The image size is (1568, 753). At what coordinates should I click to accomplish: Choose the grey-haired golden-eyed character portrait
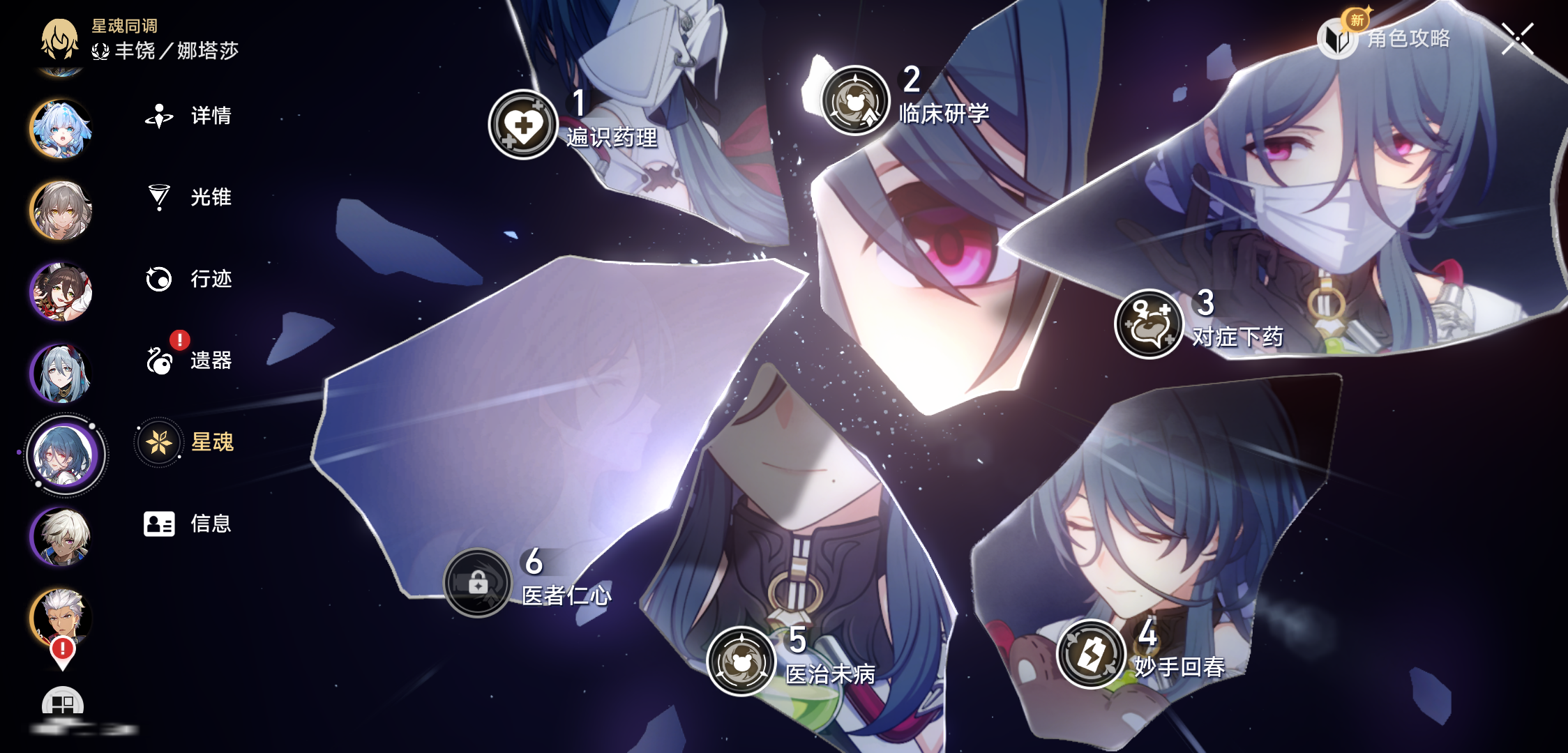[61, 211]
